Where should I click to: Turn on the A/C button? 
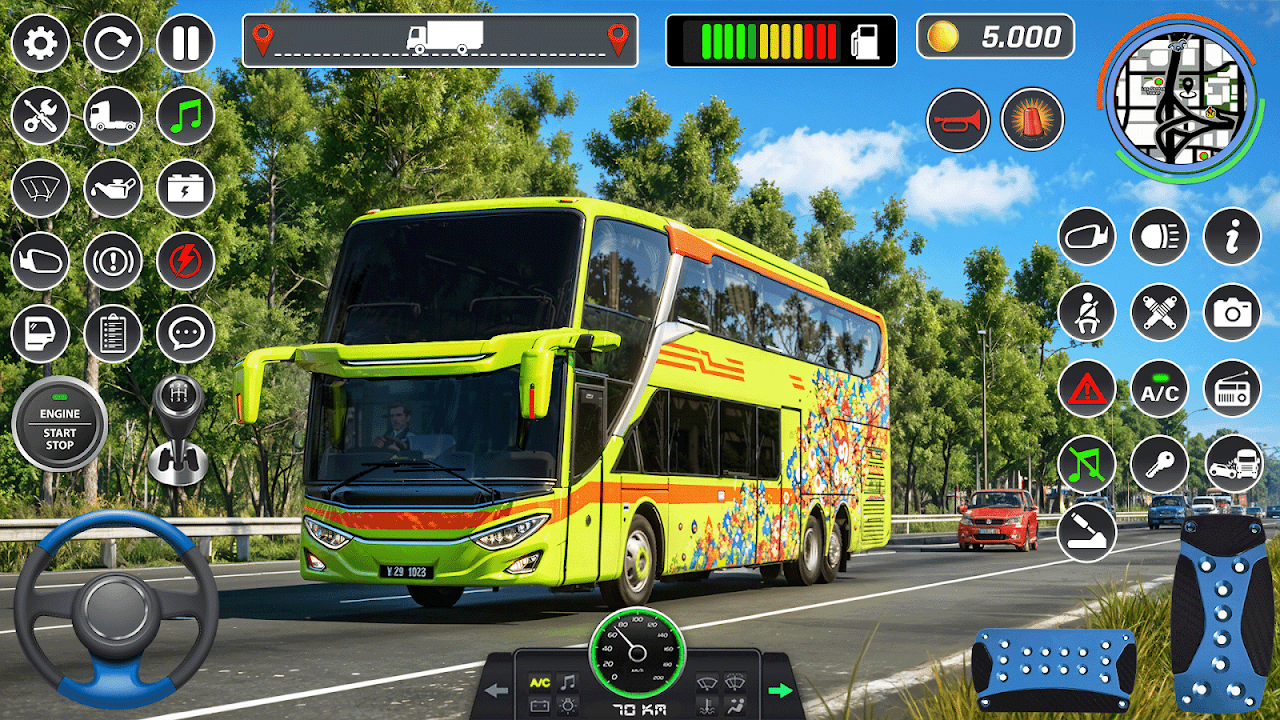1159,388
